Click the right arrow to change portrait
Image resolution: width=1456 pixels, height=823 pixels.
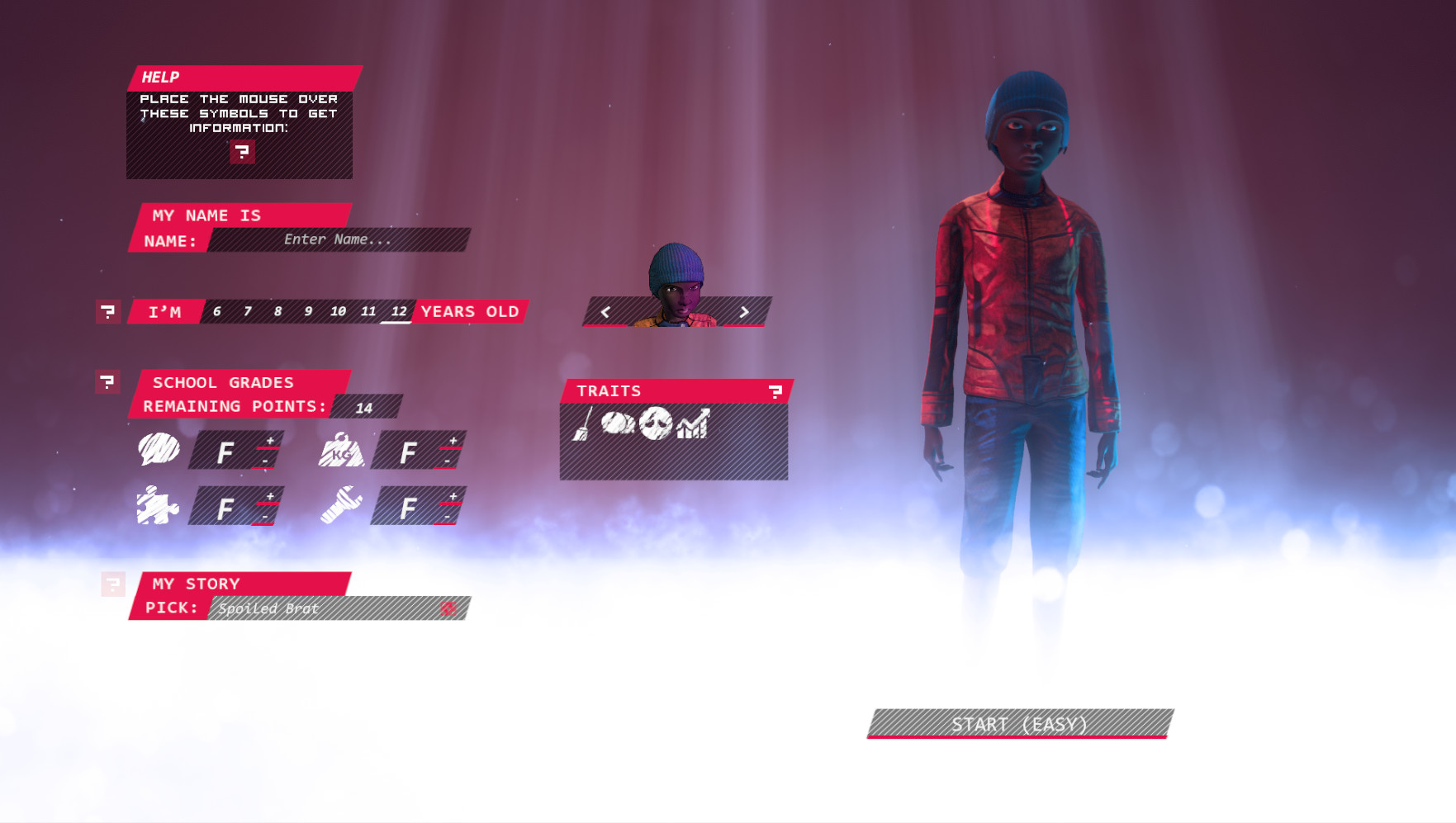point(744,312)
